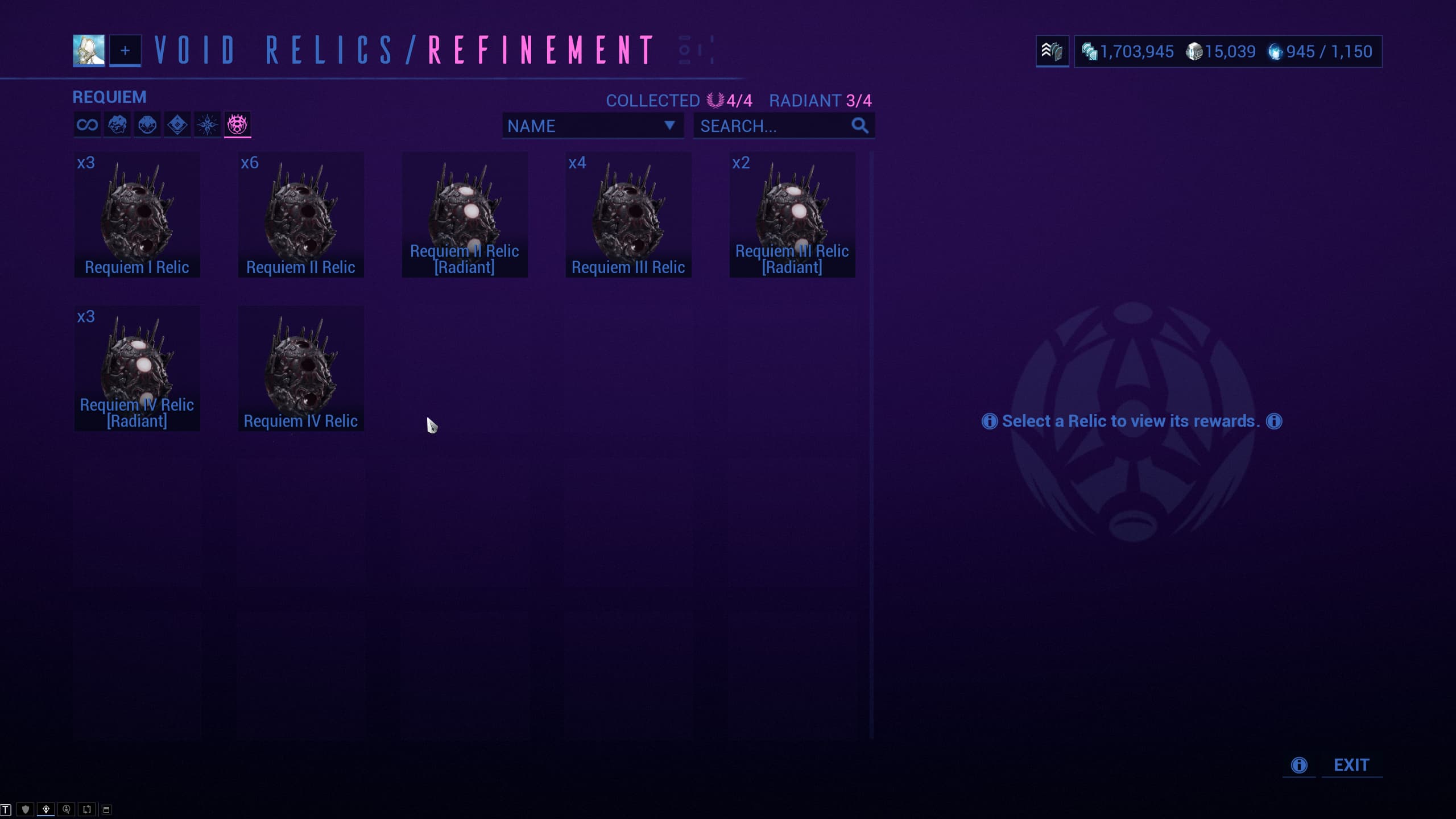Click the Void Traces 945/1,150 capacity meter
Viewport: 1456px width, 819px height.
[1321, 52]
